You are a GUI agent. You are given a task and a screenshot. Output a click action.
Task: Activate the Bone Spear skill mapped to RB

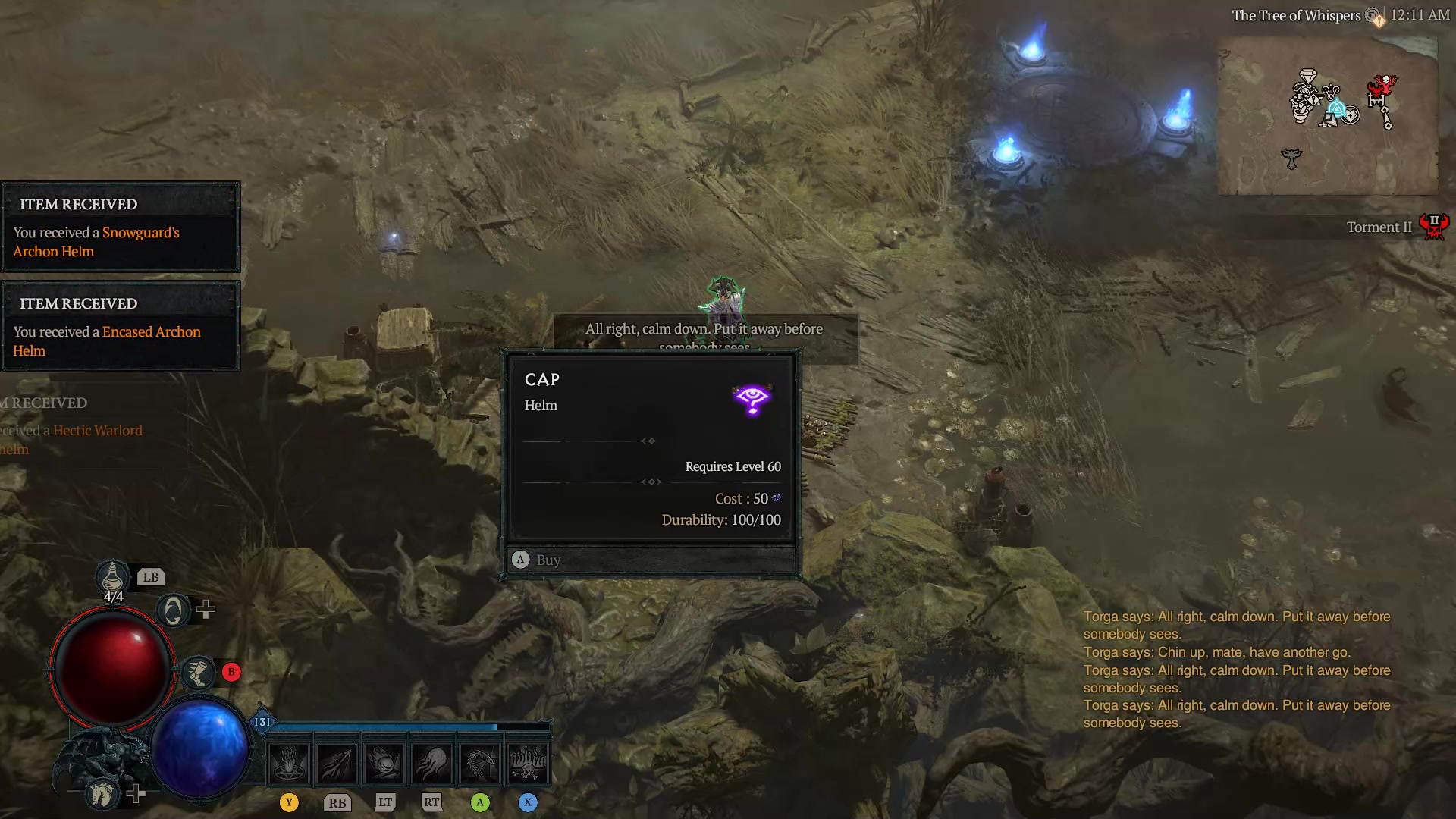(x=337, y=762)
